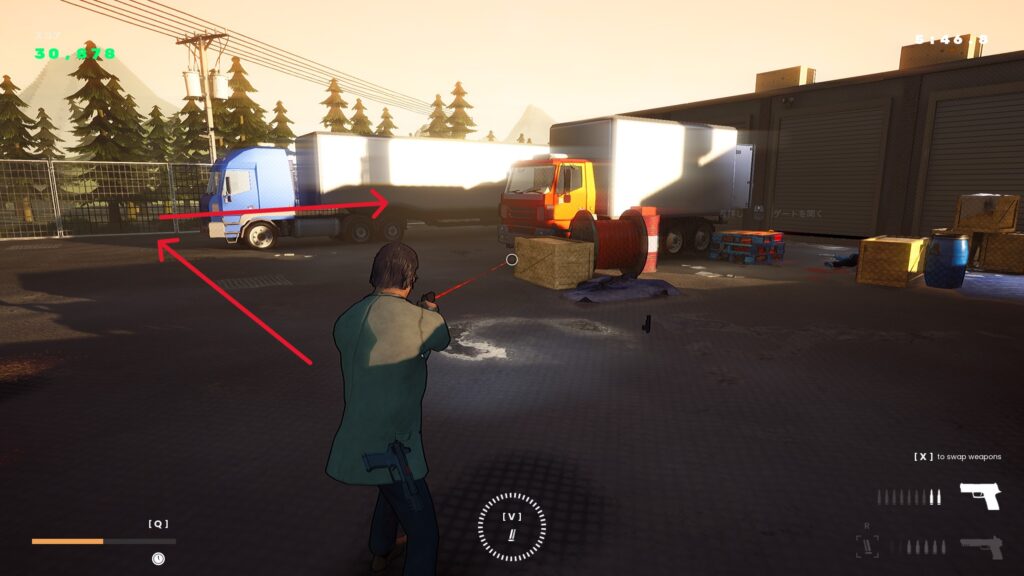Click the small clock slow-motion icon
The height and width of the screenshot is (576, 1024).
[158, 559]
